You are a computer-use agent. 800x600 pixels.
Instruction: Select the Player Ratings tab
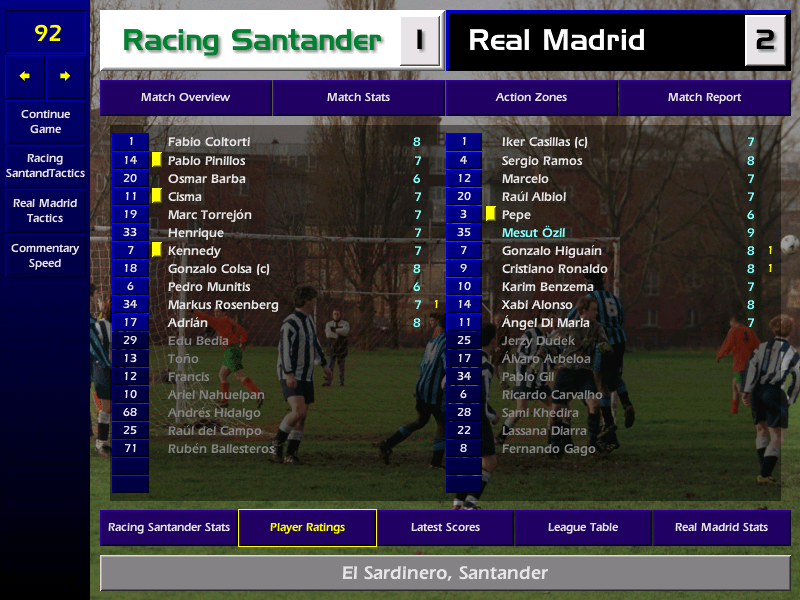(x=307, y=528)
